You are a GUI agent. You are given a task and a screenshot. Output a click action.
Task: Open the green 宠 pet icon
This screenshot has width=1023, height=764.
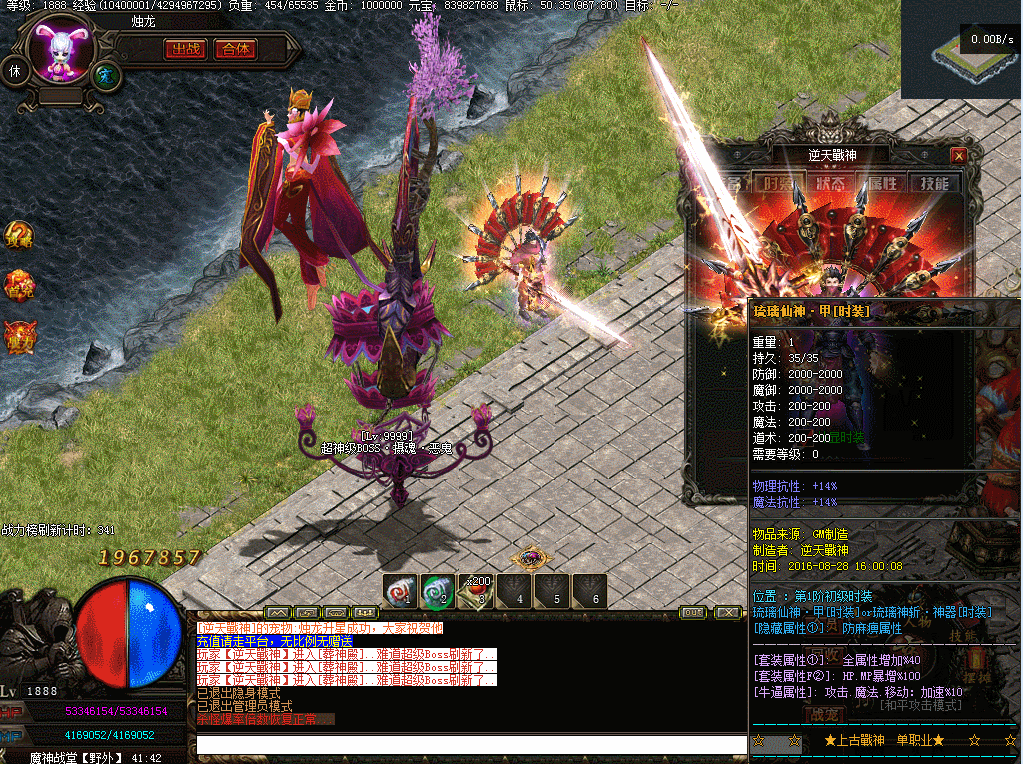pyautogui.click(x=105, y=74)
